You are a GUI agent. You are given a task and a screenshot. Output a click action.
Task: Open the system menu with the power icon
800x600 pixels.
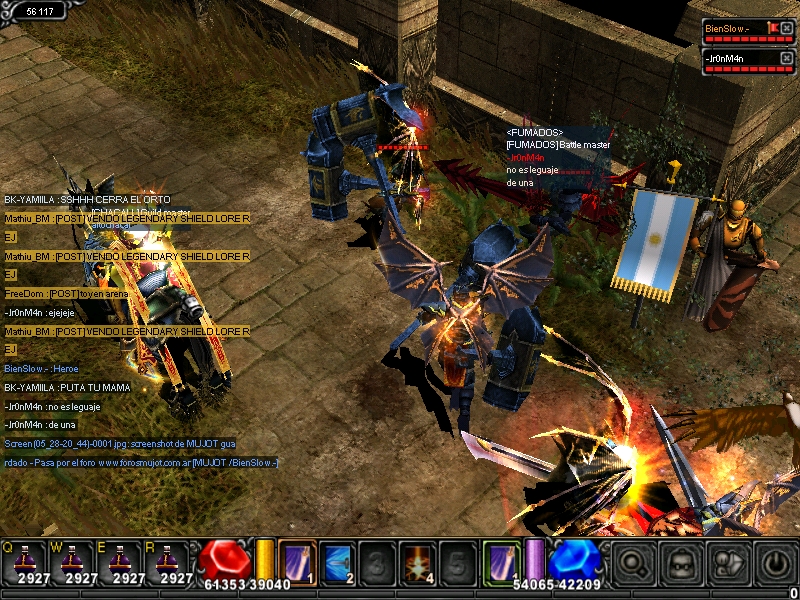pyautogui.click(x=774, y=563)
